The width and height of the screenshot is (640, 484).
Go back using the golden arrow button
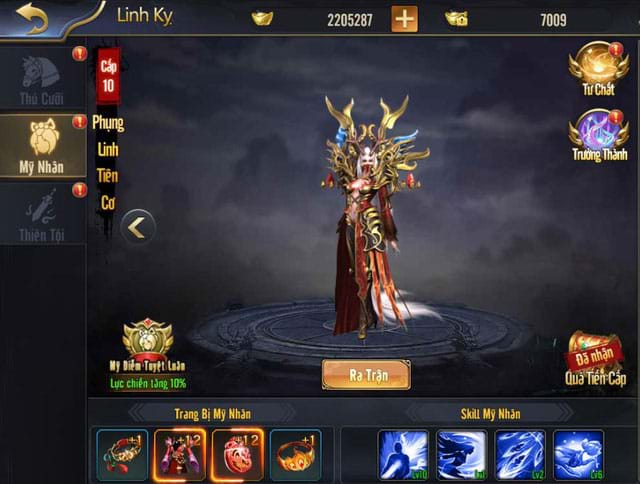(32, 18)
